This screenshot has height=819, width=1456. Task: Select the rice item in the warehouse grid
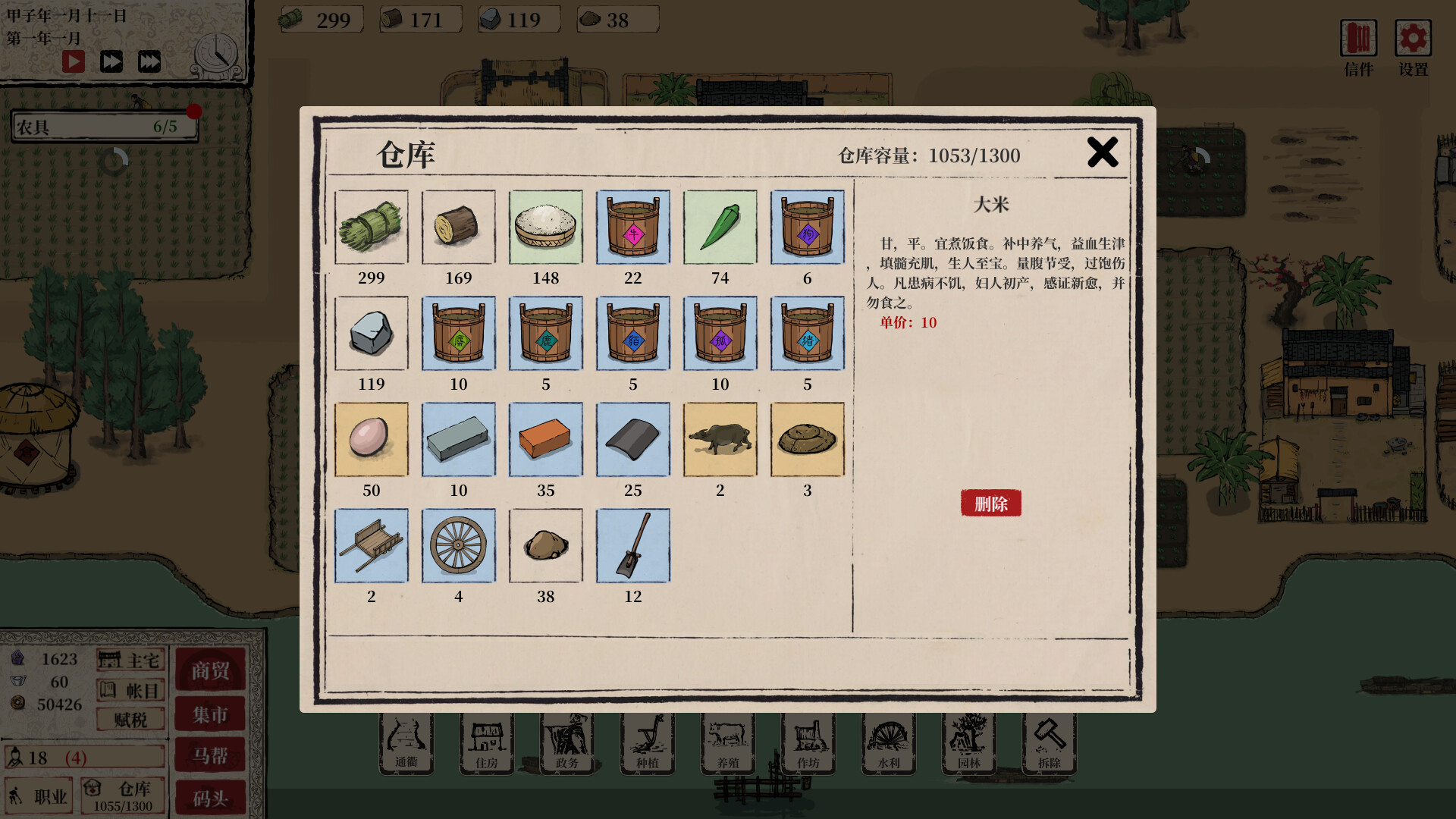(545, 227)
